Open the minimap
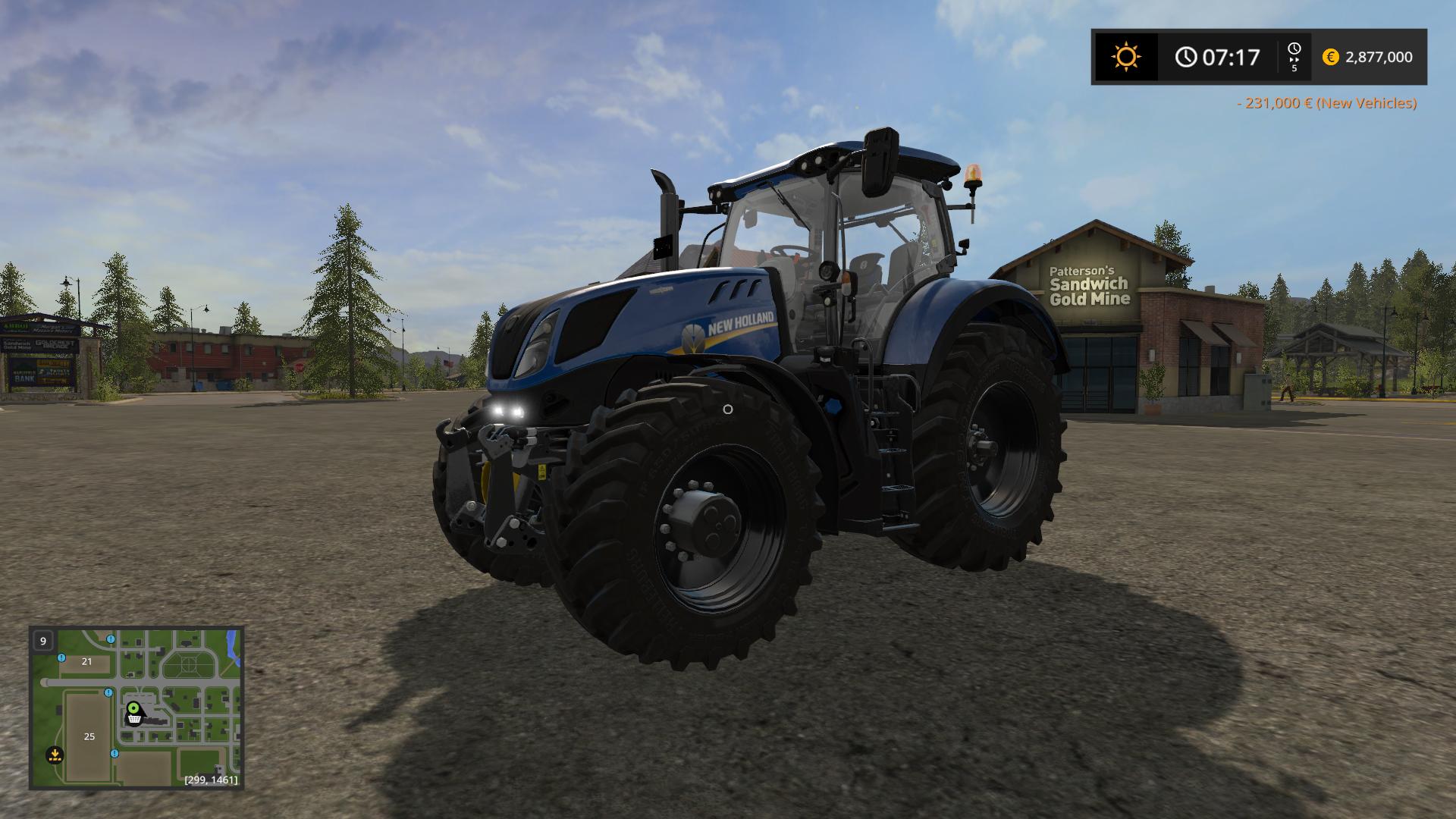 pyautogui.click(x=136, y=707)
